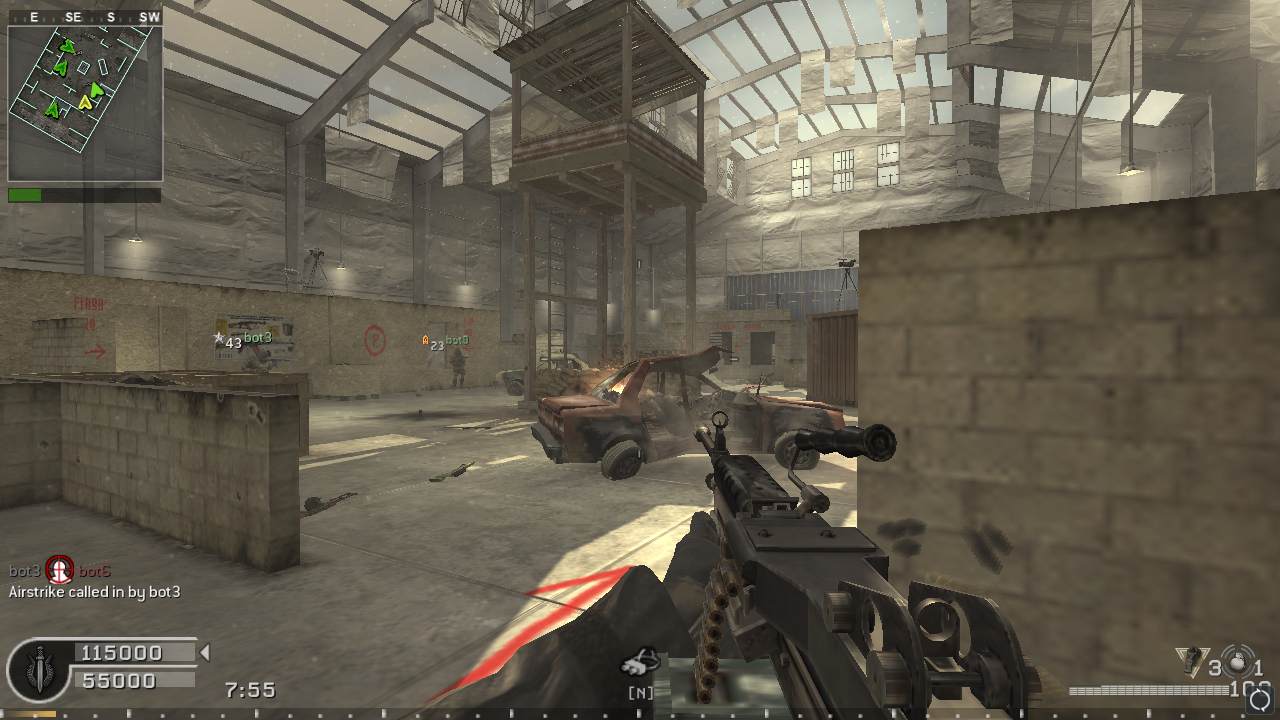The width and height of the screenshot is (1280, 720).
Task: Click the night vision goggles icon
Action: [639, 661]
